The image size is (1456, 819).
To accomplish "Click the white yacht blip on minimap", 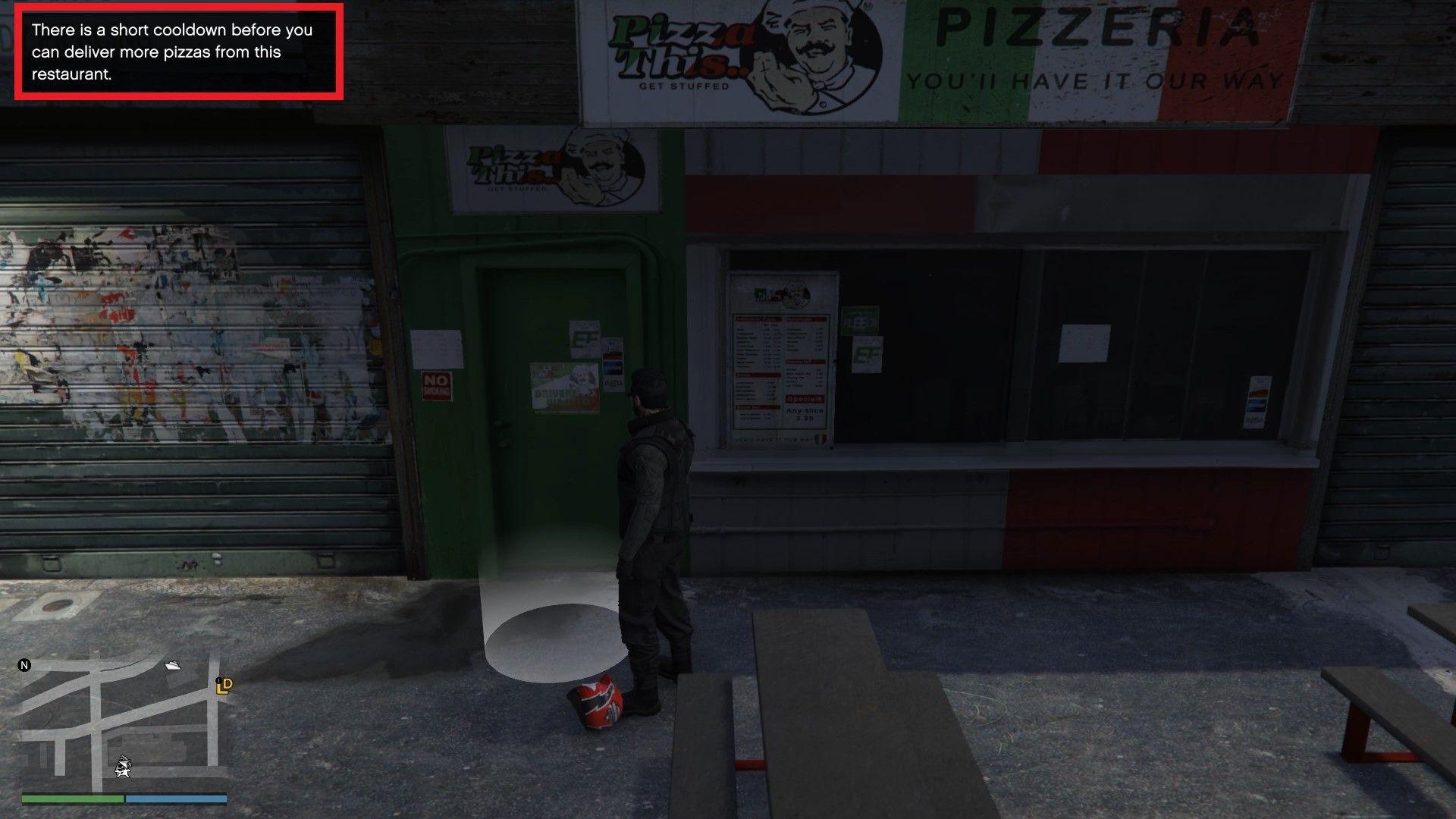I will tap(173, 666).
